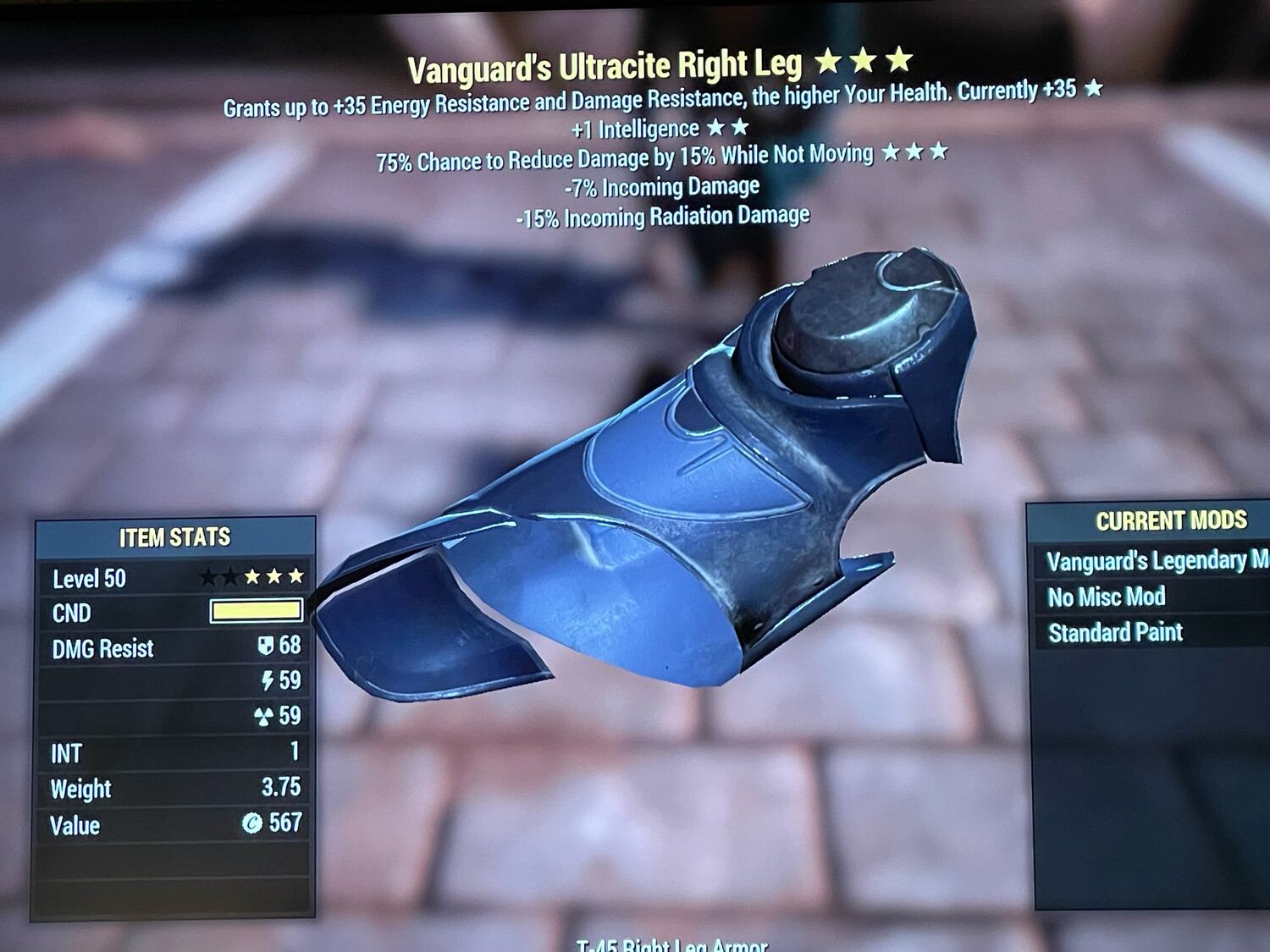This screenshot has height=952, width=1270.
Task: Click the No Misc Mod entry
Action: tap(1107, 596)
